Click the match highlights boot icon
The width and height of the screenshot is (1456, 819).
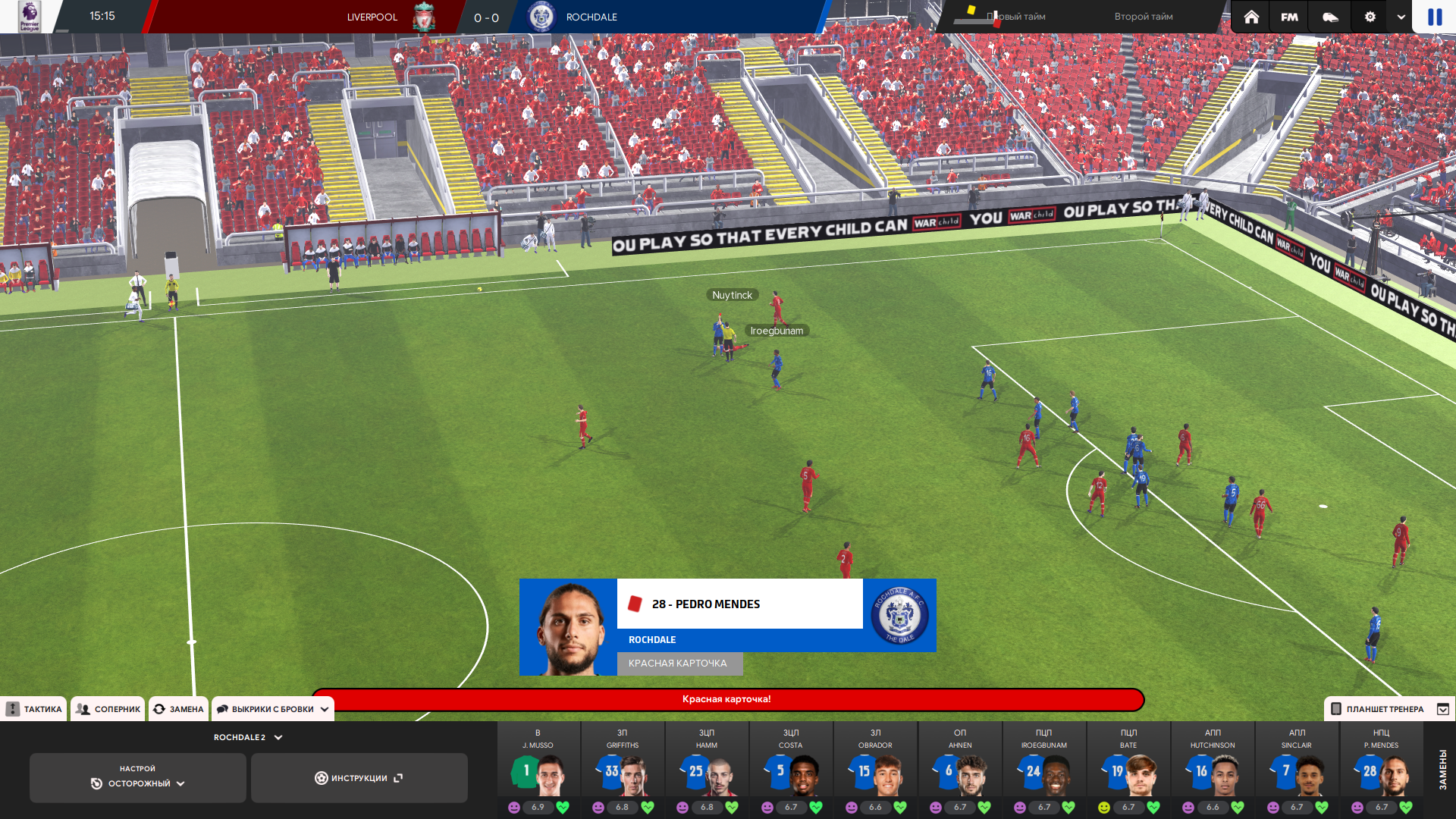pos(1330,17)
